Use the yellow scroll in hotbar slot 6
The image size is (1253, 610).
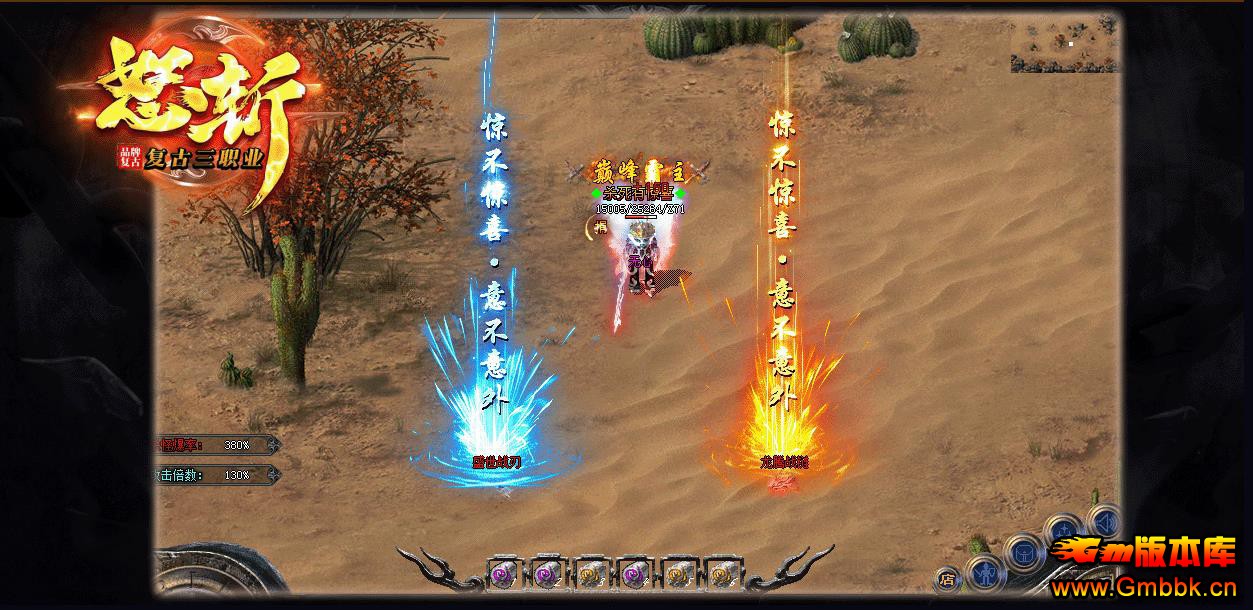coord(724,575)
